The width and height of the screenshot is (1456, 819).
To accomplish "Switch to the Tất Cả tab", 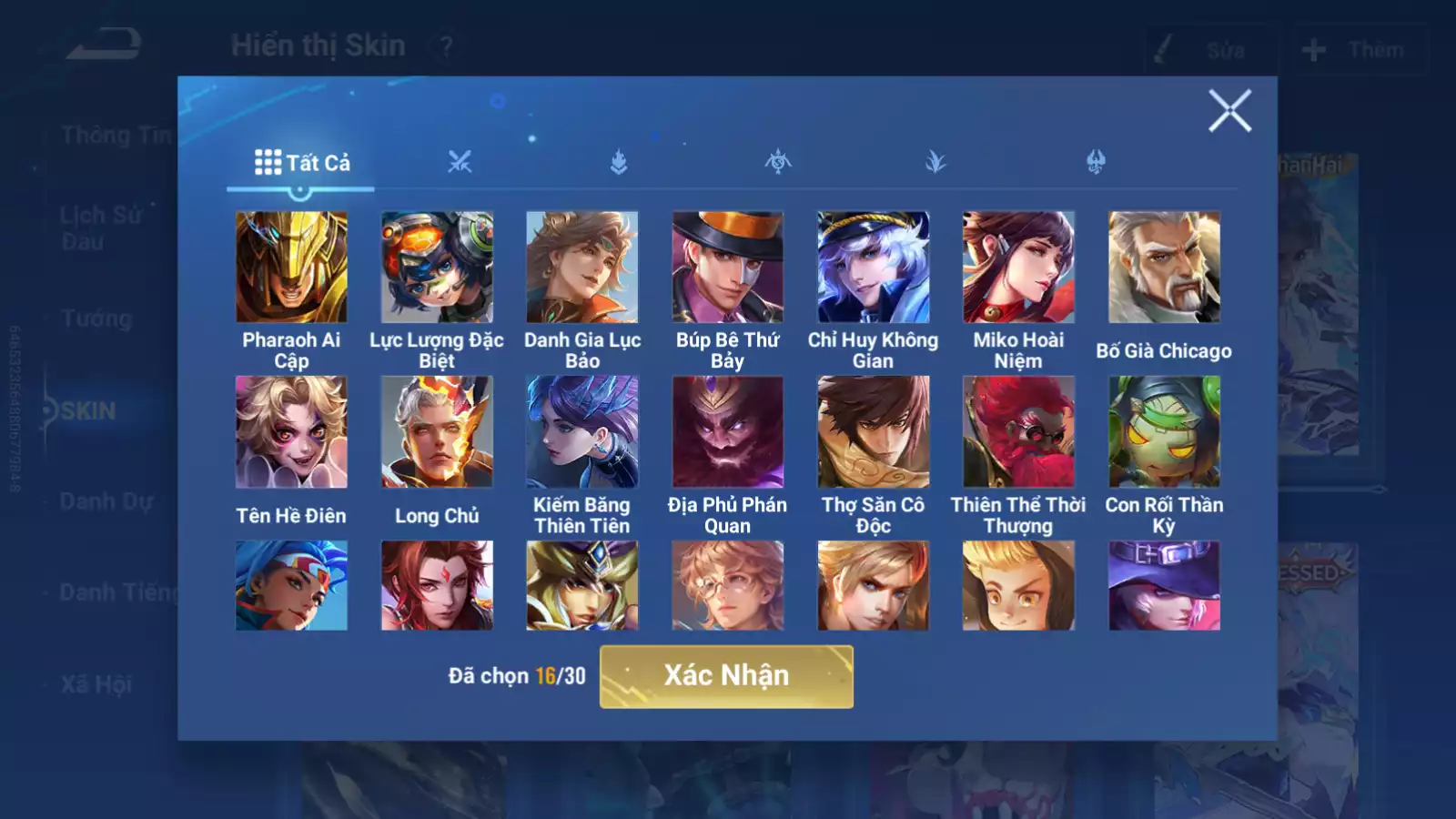I will coord(301,163).
